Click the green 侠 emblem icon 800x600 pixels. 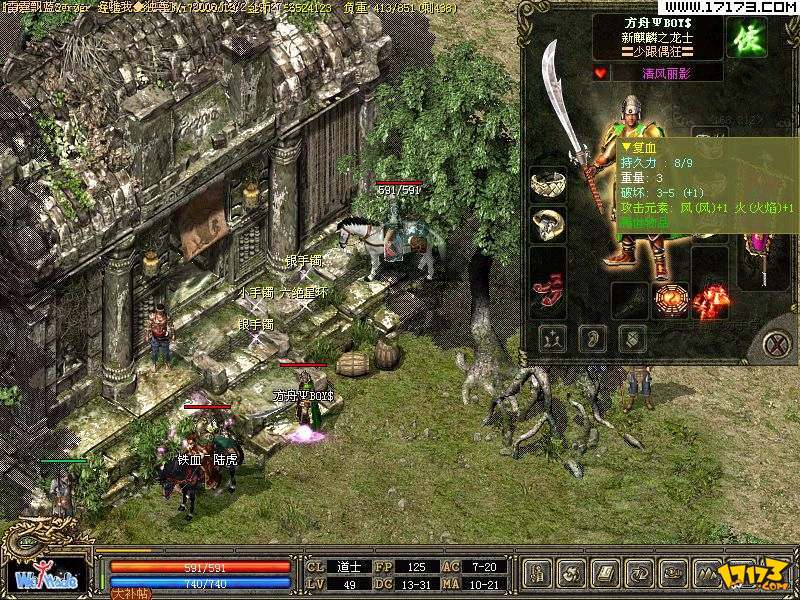(746, 37)
